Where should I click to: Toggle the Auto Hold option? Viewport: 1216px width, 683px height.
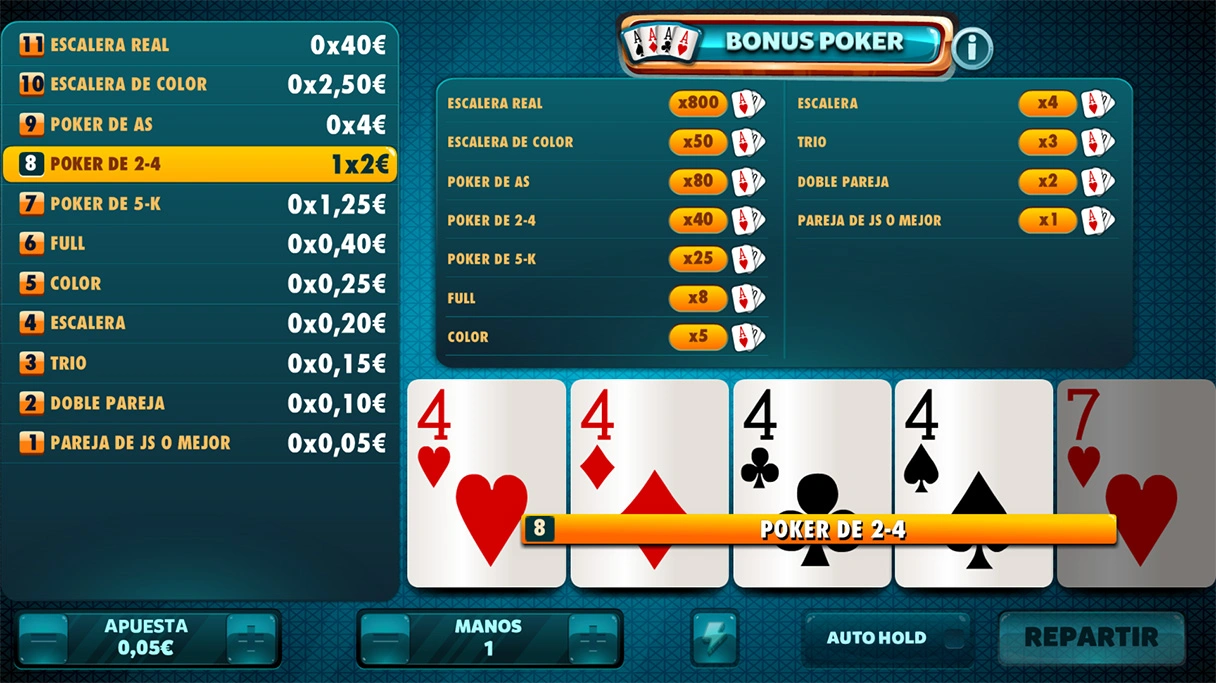click(x=886, y=638)
